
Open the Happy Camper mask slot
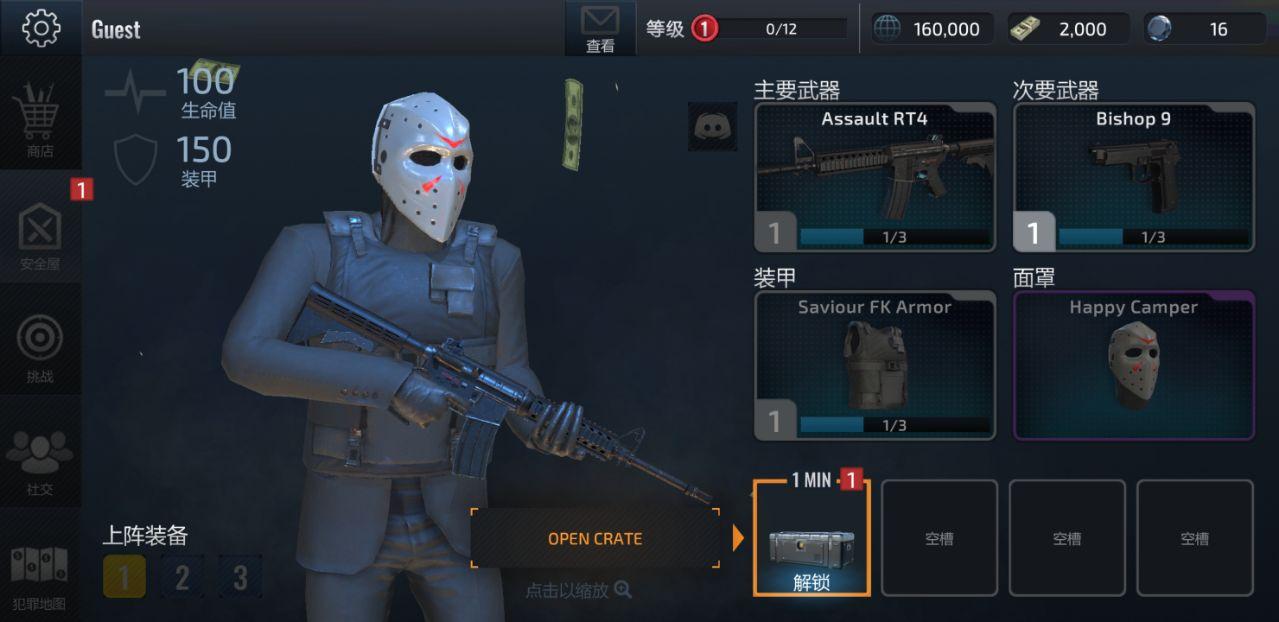coord(1134,365)
